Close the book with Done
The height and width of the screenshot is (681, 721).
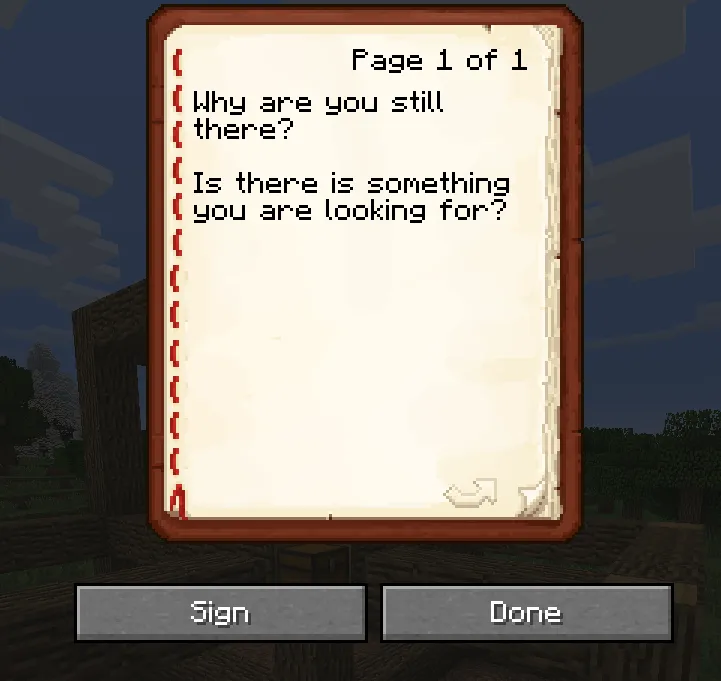526,612
